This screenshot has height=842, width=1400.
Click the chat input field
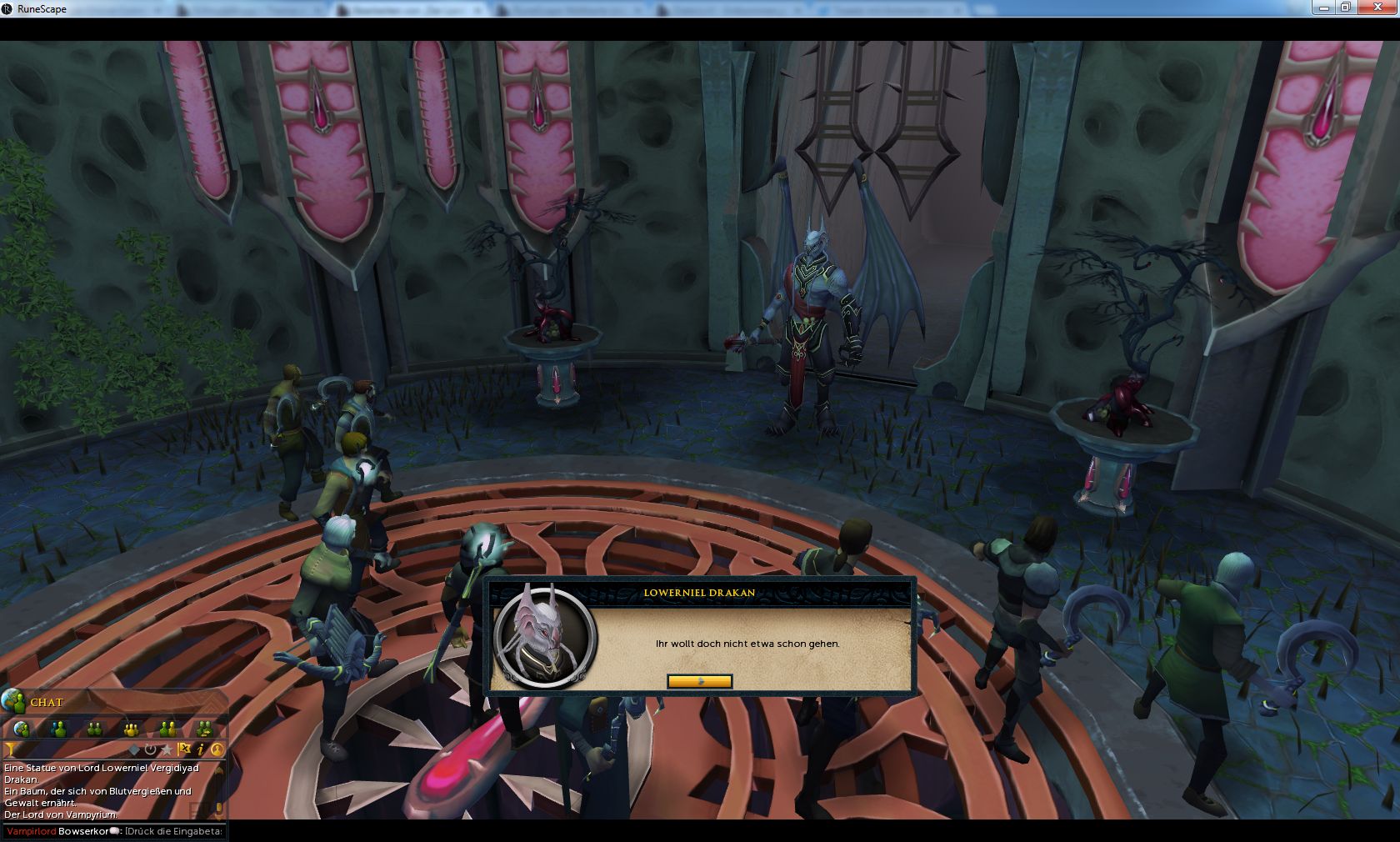173,831
